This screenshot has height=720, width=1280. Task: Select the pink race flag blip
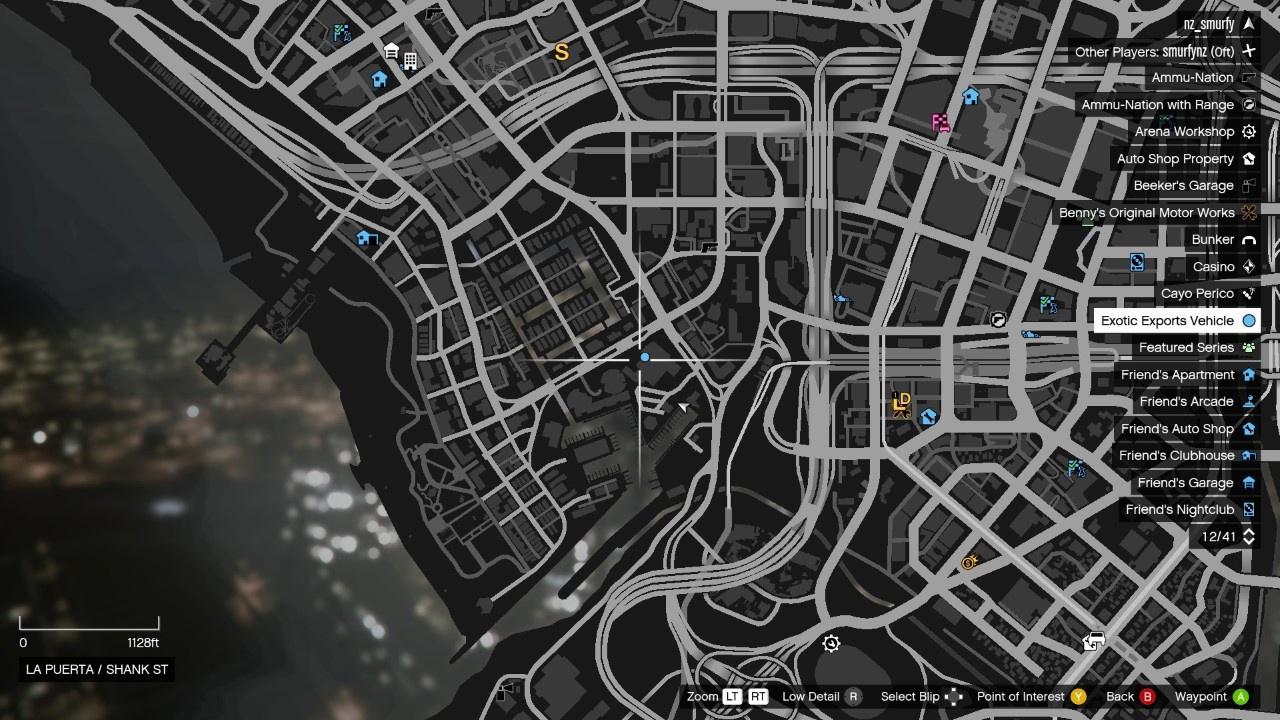[x=940, y=123]
